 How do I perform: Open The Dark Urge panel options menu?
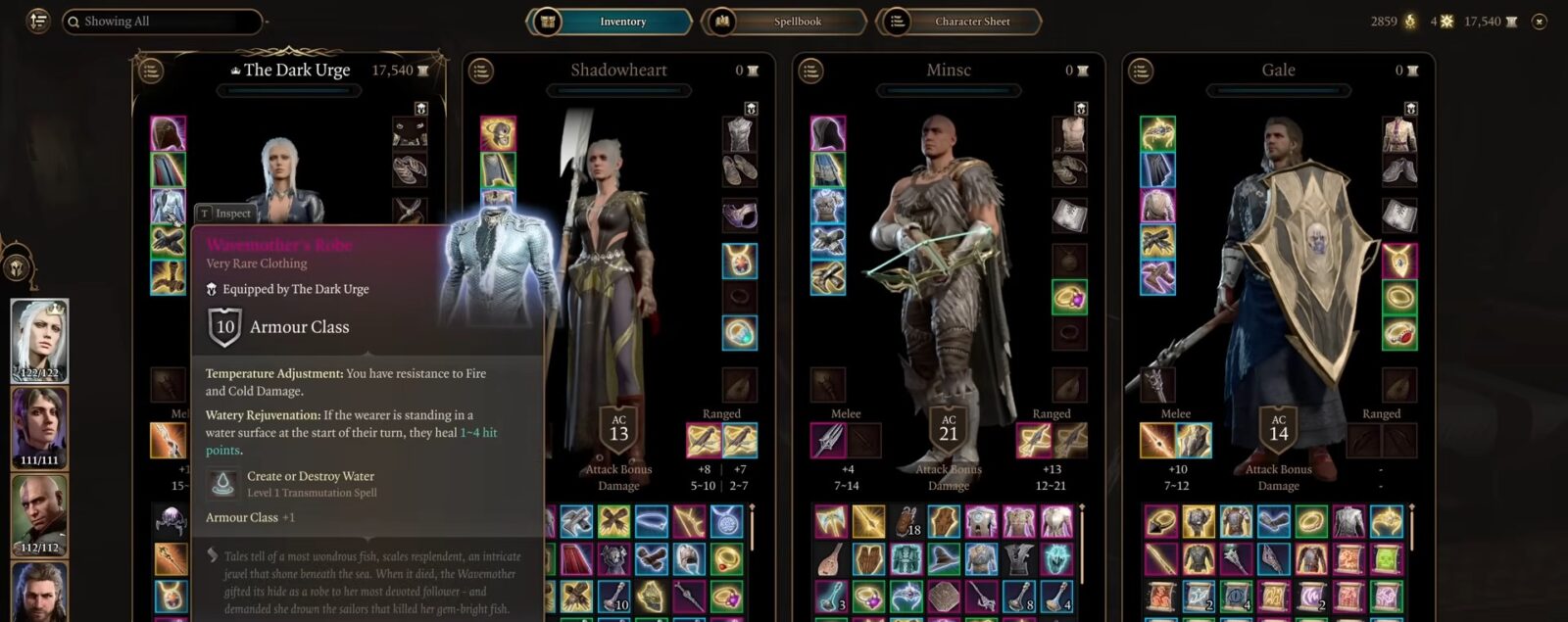[150, 71]
